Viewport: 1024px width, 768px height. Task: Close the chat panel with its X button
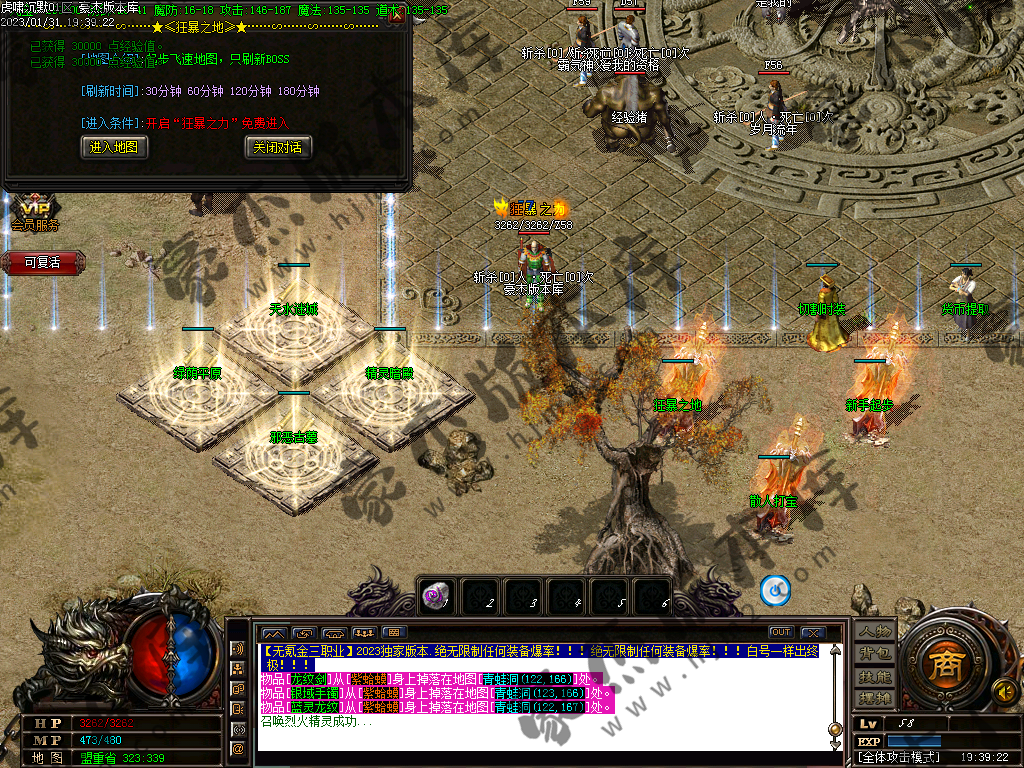[811, 632]
